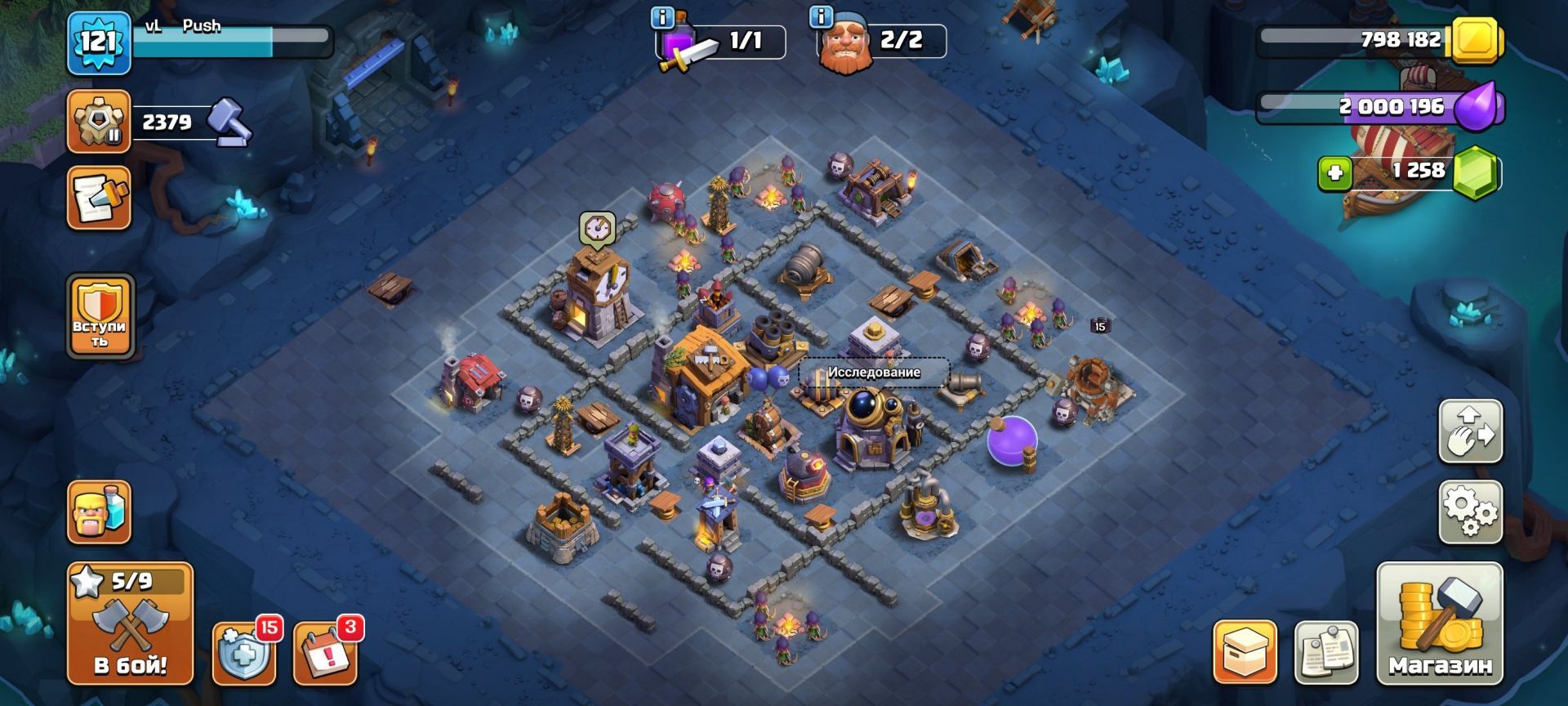Viewport: 1568px width, 706px height.
Task: Open the calendar events icon with 3 badge
Action: click(324, 655)
